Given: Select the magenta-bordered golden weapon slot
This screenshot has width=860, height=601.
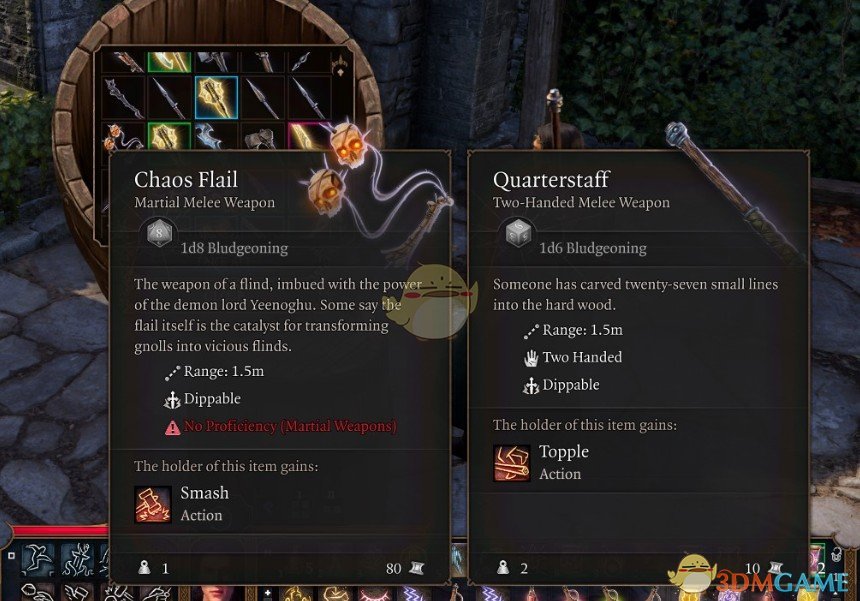Looking at the screenshot, I should point(309,138).
